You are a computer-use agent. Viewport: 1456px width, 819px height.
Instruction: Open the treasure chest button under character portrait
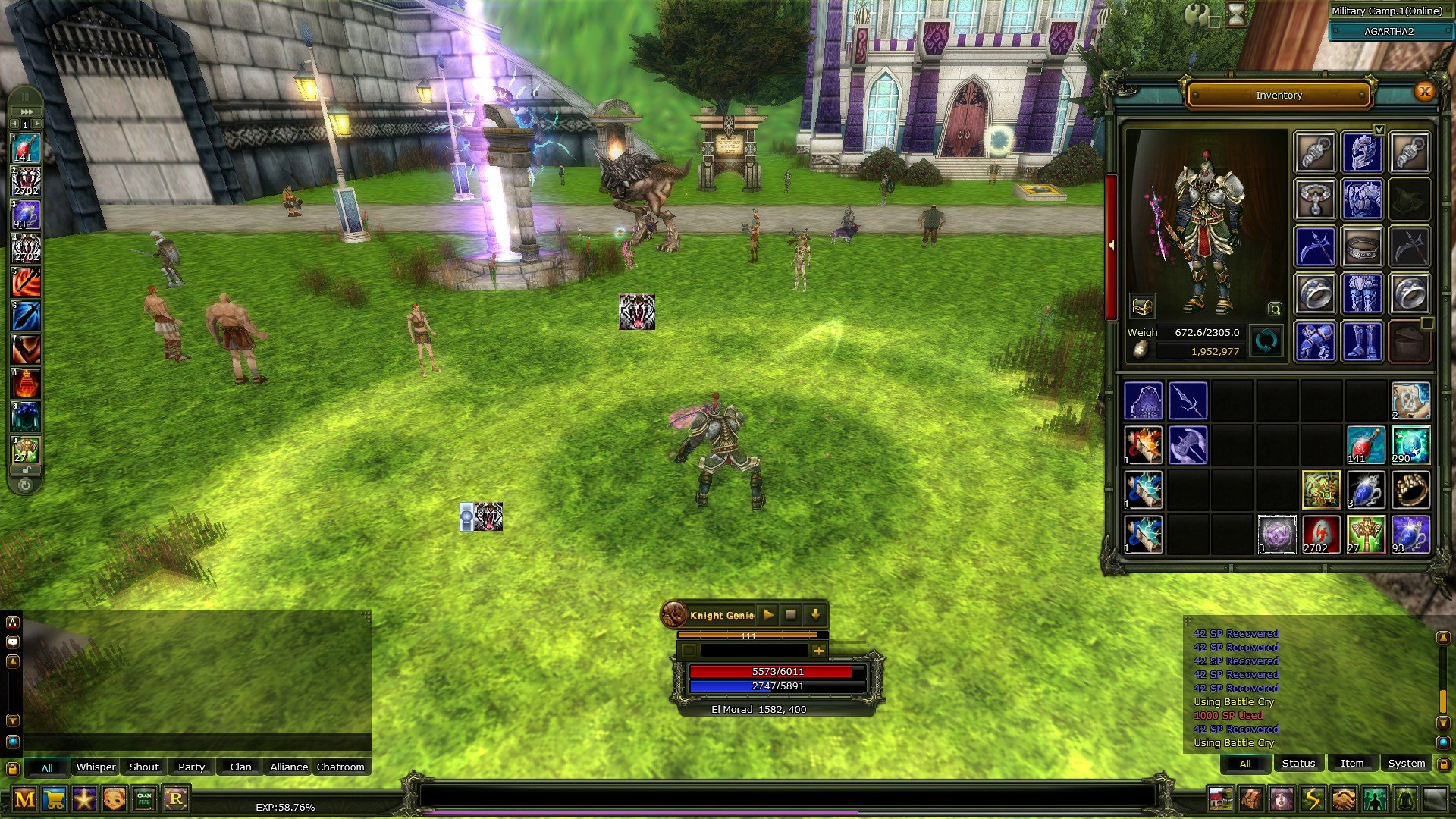click(x=1141, y=306)
